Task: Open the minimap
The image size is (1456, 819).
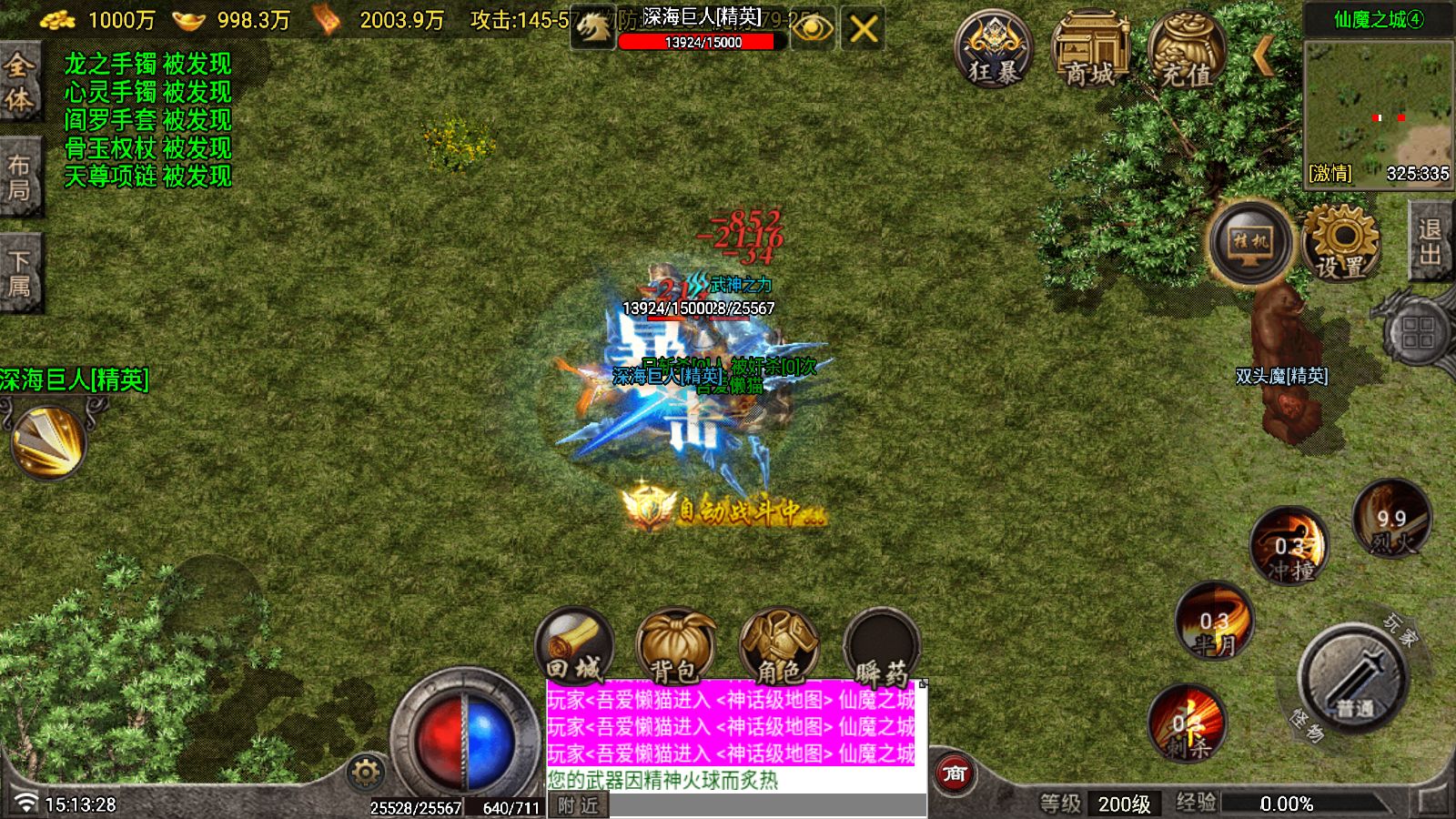Action: pos(1378,111)
